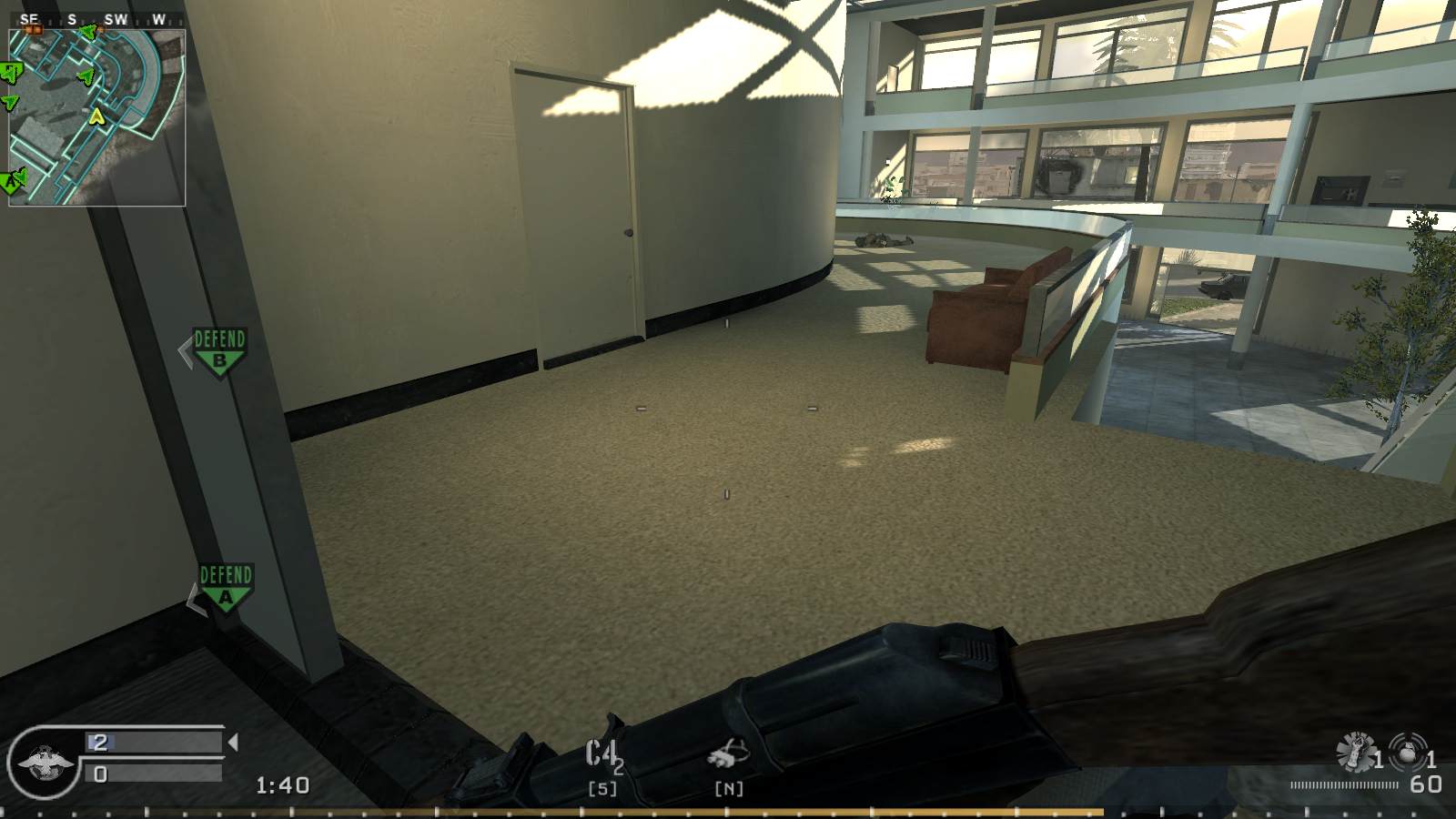Select the frag grenade perk icon
This screenshot has width=1456, height=819.
pyautogui.click(x=1354, y=749)
